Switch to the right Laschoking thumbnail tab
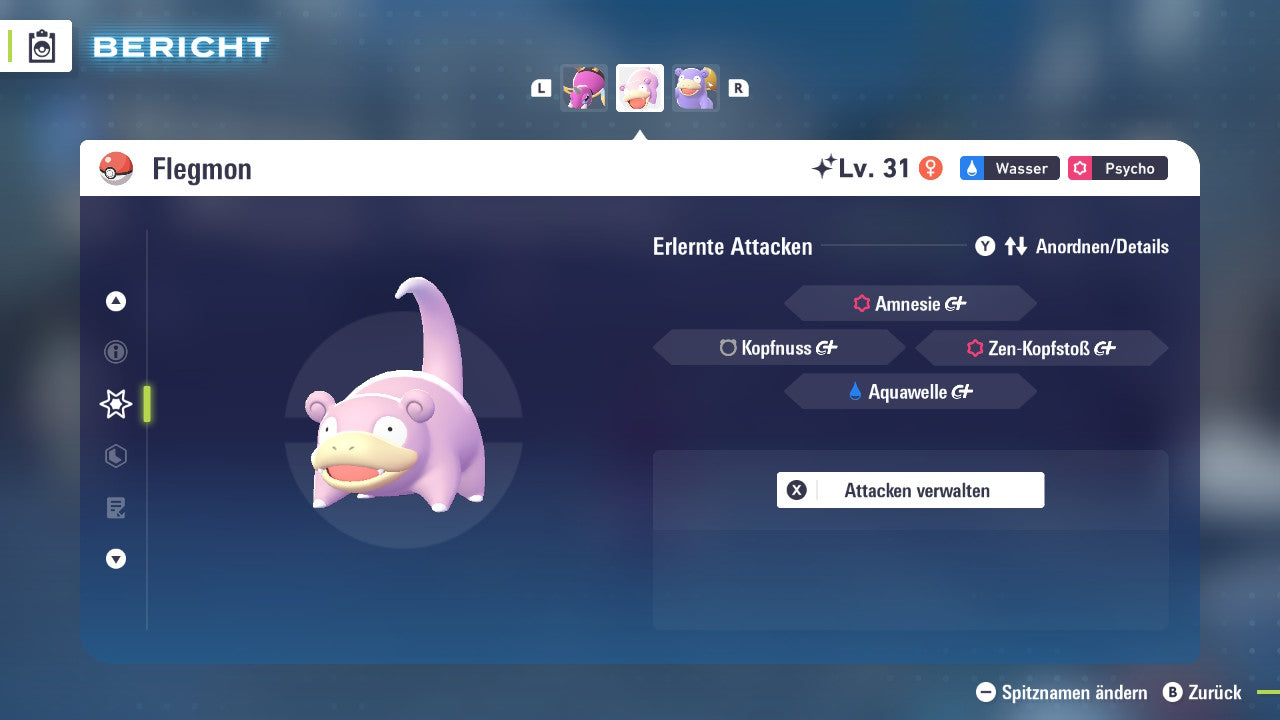The image size is (1280, 720). pos(696,87)
